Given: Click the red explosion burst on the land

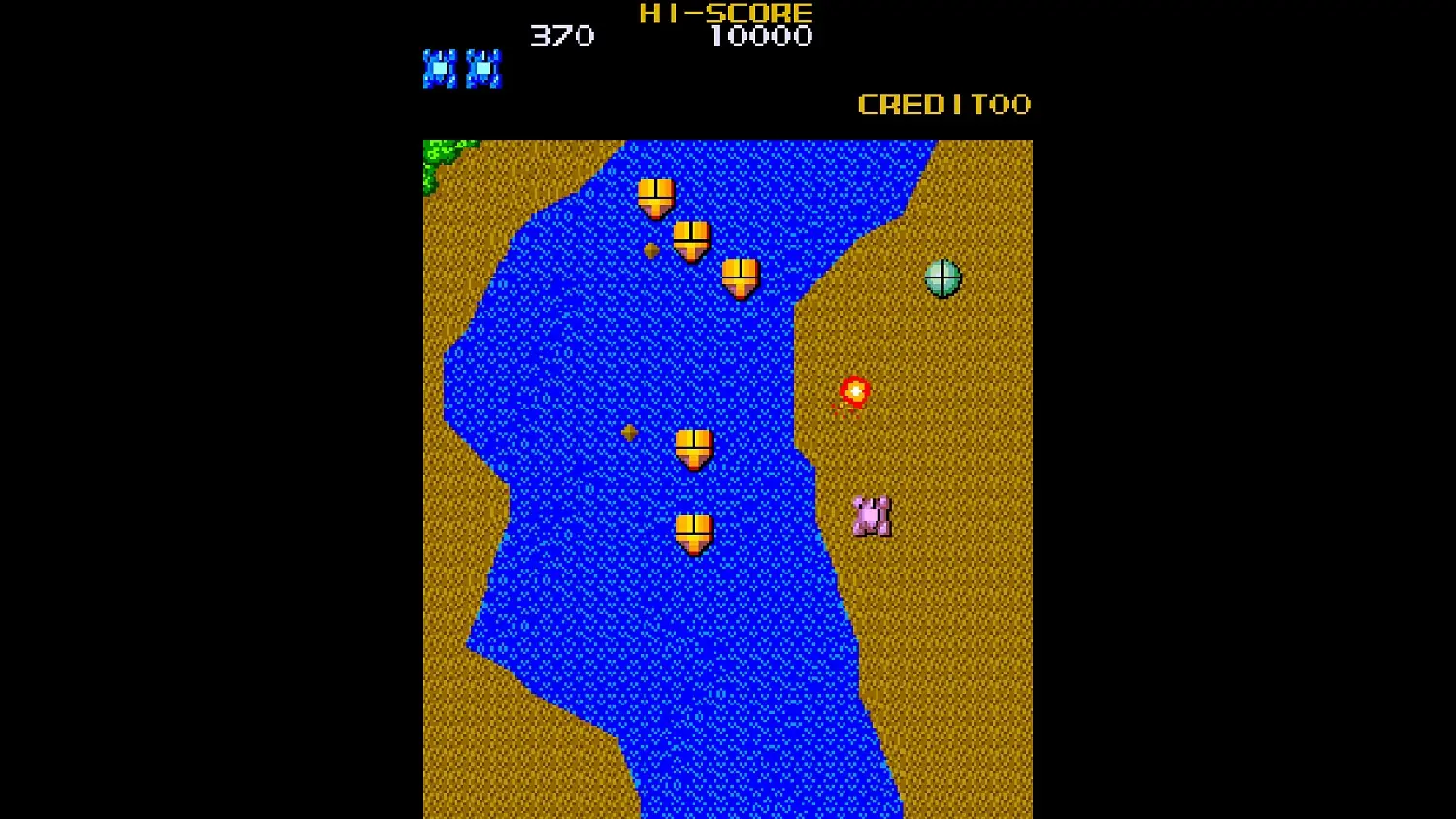Looking at the screenshot, I should pyautogui.click(x=853, y=392).
